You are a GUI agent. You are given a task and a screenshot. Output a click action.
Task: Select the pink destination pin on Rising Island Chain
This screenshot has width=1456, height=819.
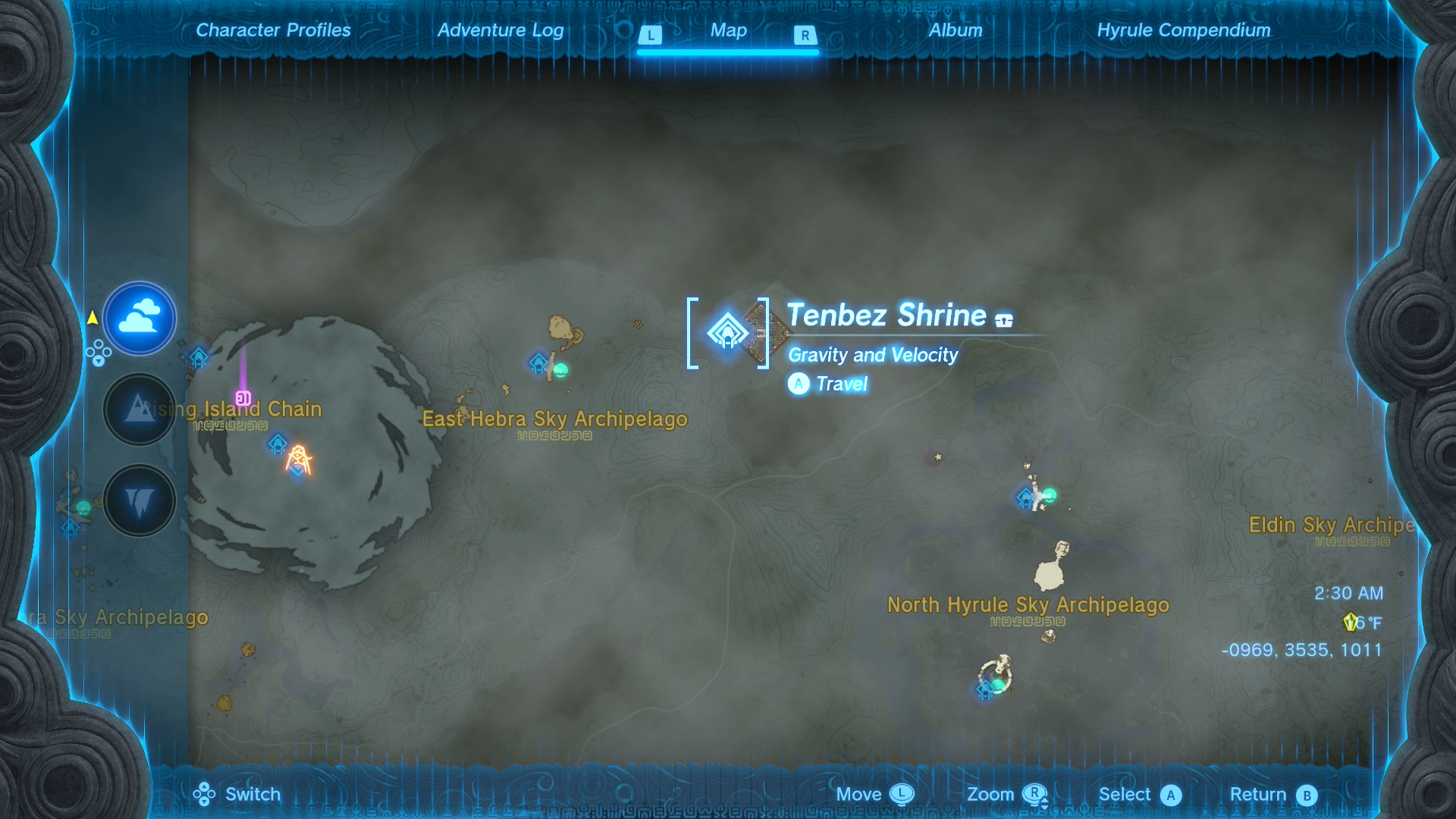pos(242,397)
